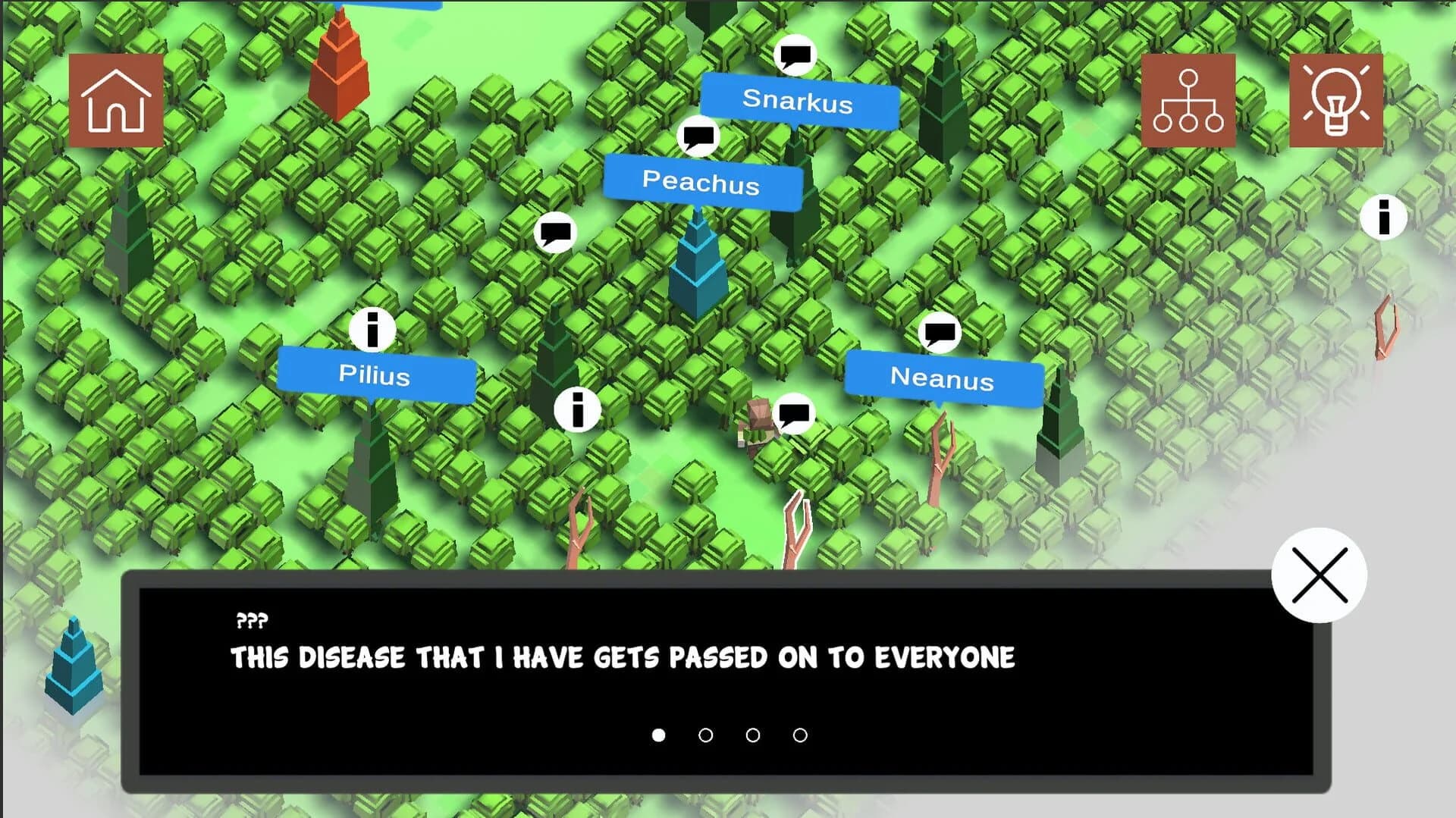Select the second pagination dot in dialog
Screen dimensions: 1456x818
(x=705, y=735)
